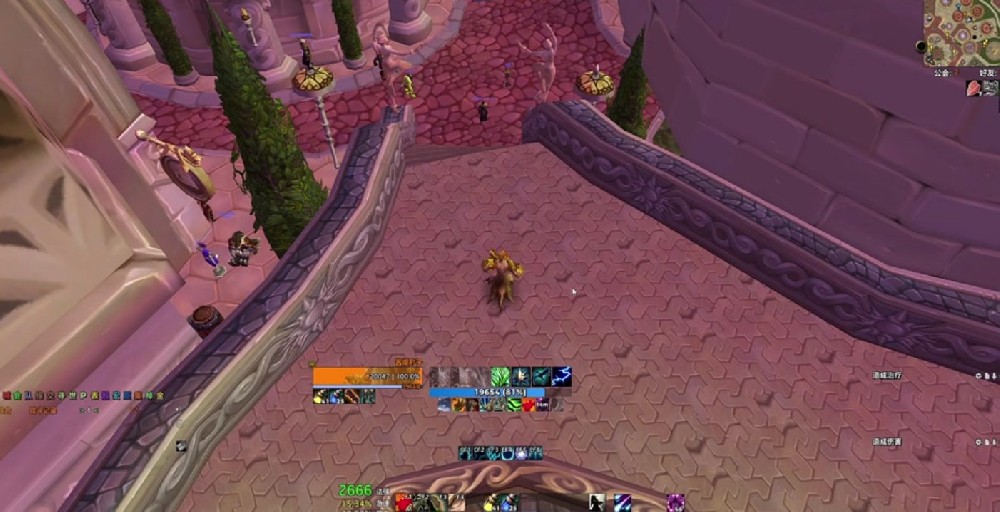Viewport: 1000px width, 512px height.
Task: Open the minimap in the corner
Action: point(962,32)
